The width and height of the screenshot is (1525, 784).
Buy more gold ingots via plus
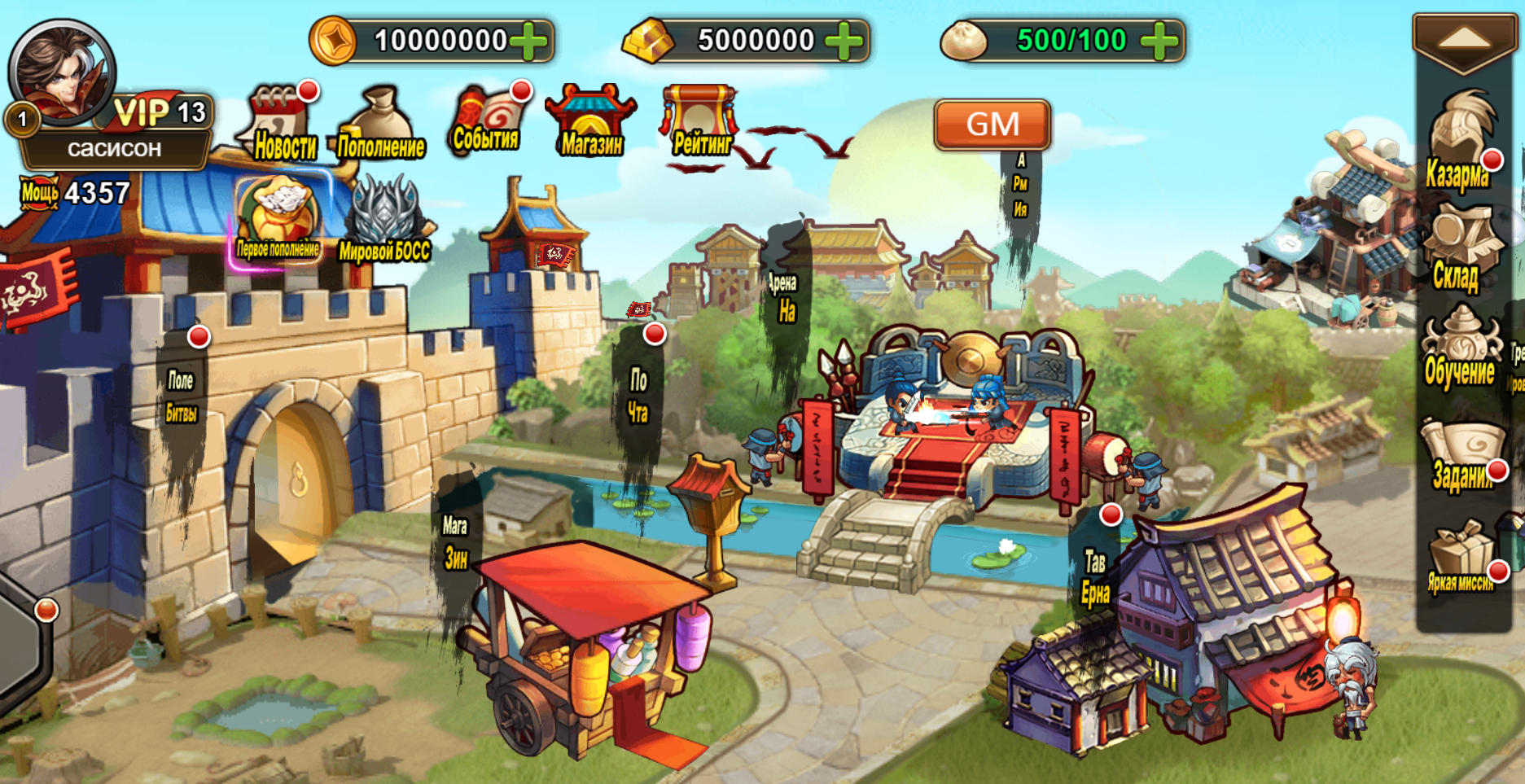point(844,41)
